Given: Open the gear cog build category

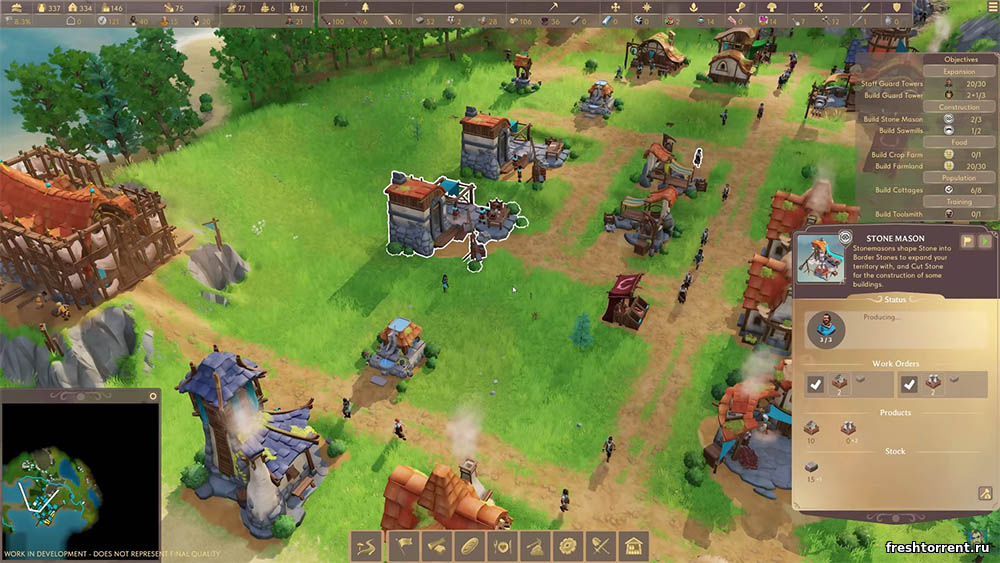Looking at the screenshot, I should (x=569, y=546).
